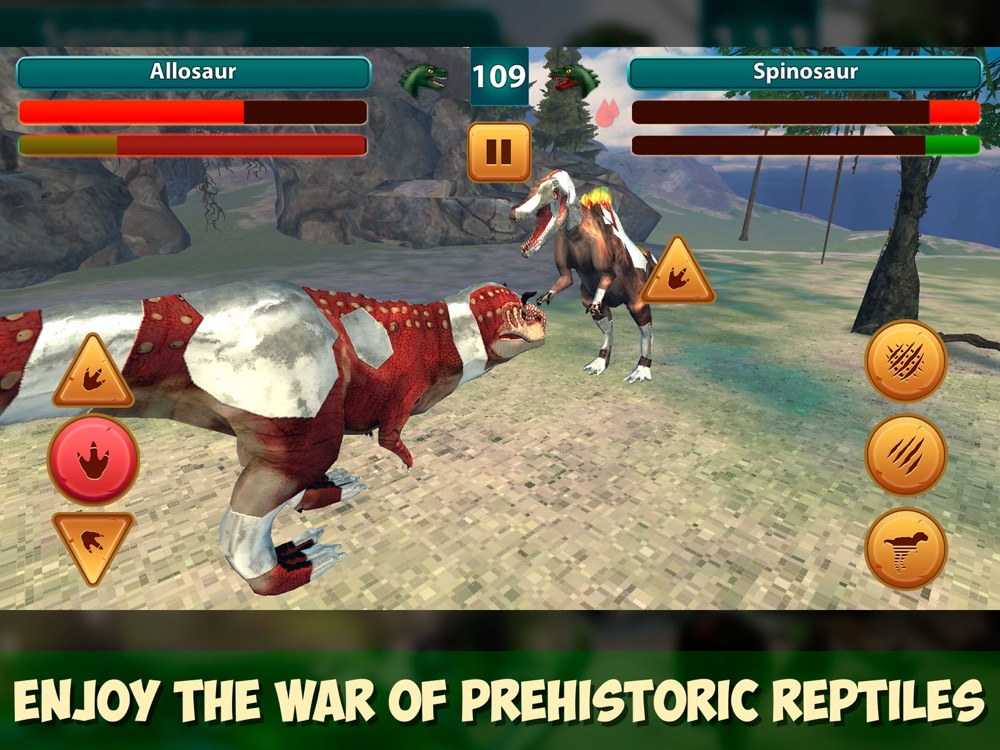Click the red round footprint button
This screenshot has width=1000, height=750.
point(93,460)
